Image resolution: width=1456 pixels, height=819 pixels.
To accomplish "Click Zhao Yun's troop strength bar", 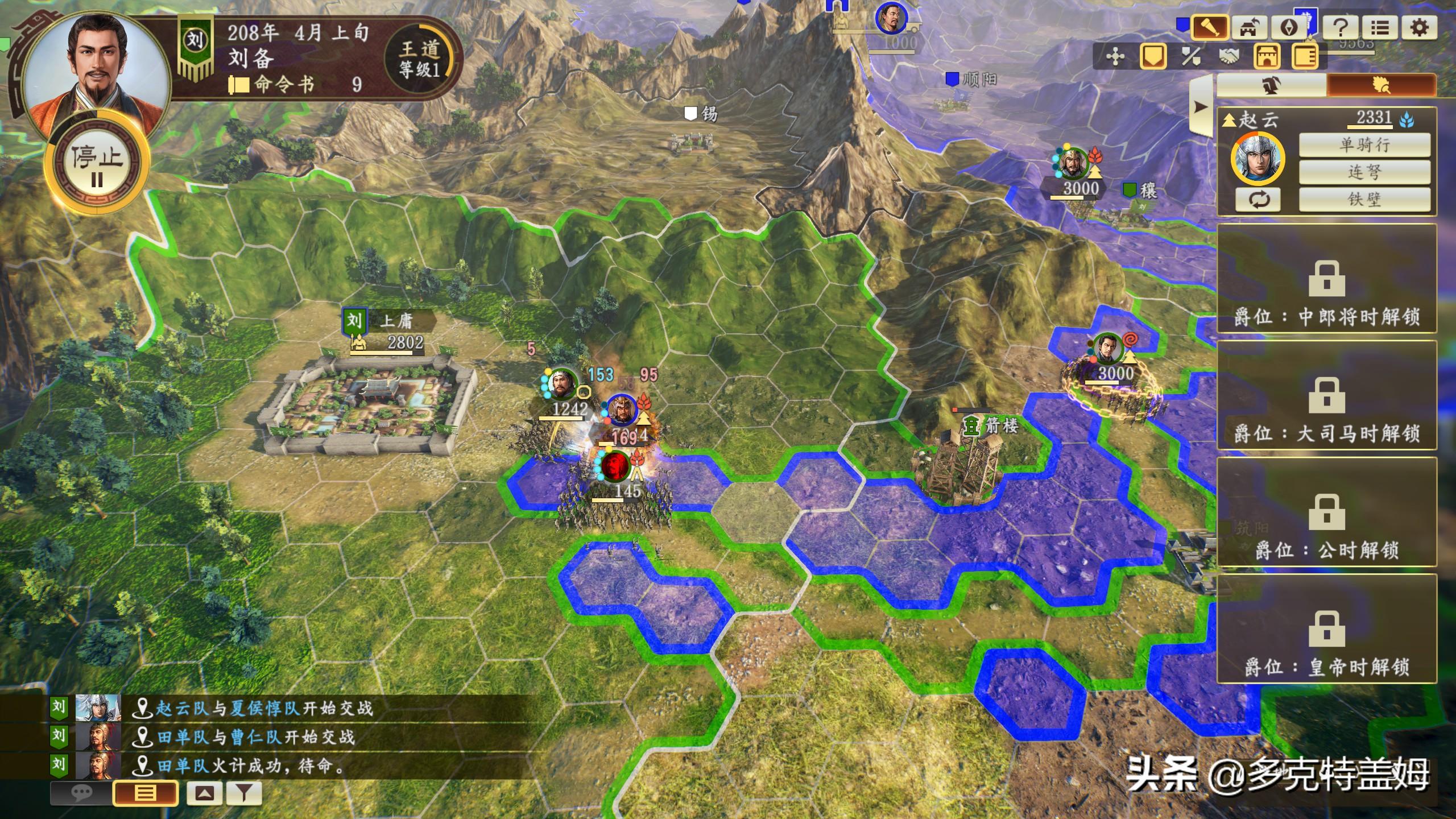I will [1370, 129].
